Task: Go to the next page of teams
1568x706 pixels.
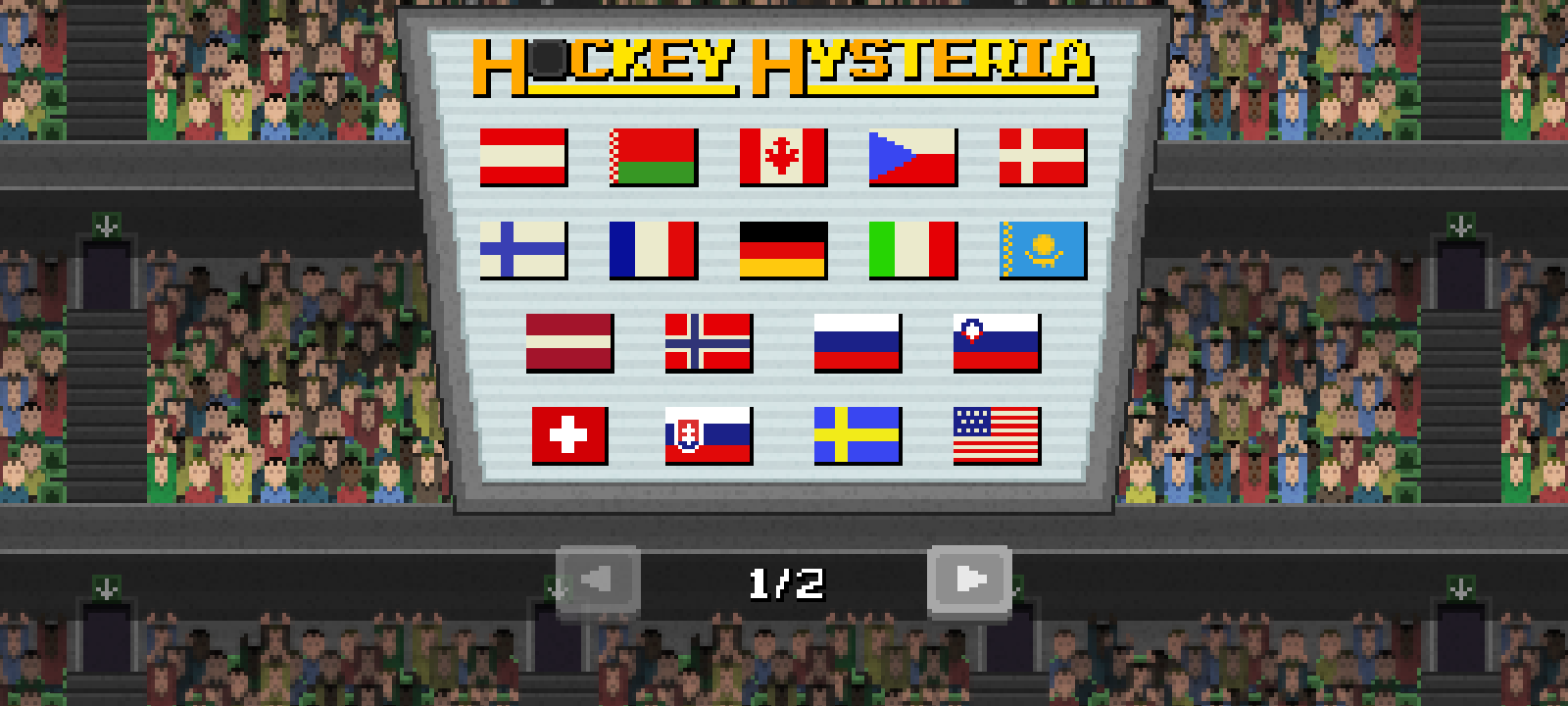Action: pos(971,580)
